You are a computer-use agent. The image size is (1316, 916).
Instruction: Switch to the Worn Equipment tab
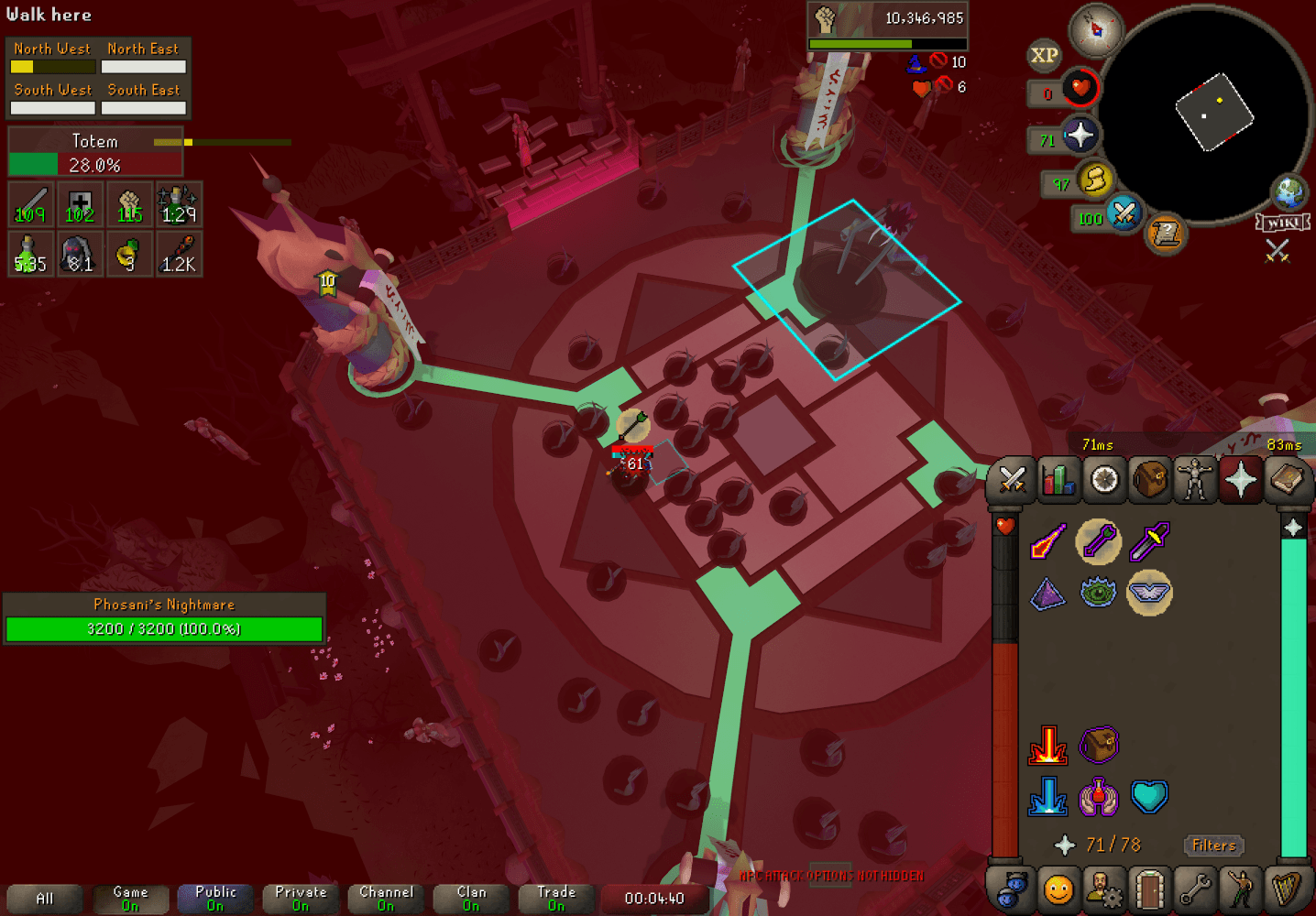click(x=1196, y=479)
